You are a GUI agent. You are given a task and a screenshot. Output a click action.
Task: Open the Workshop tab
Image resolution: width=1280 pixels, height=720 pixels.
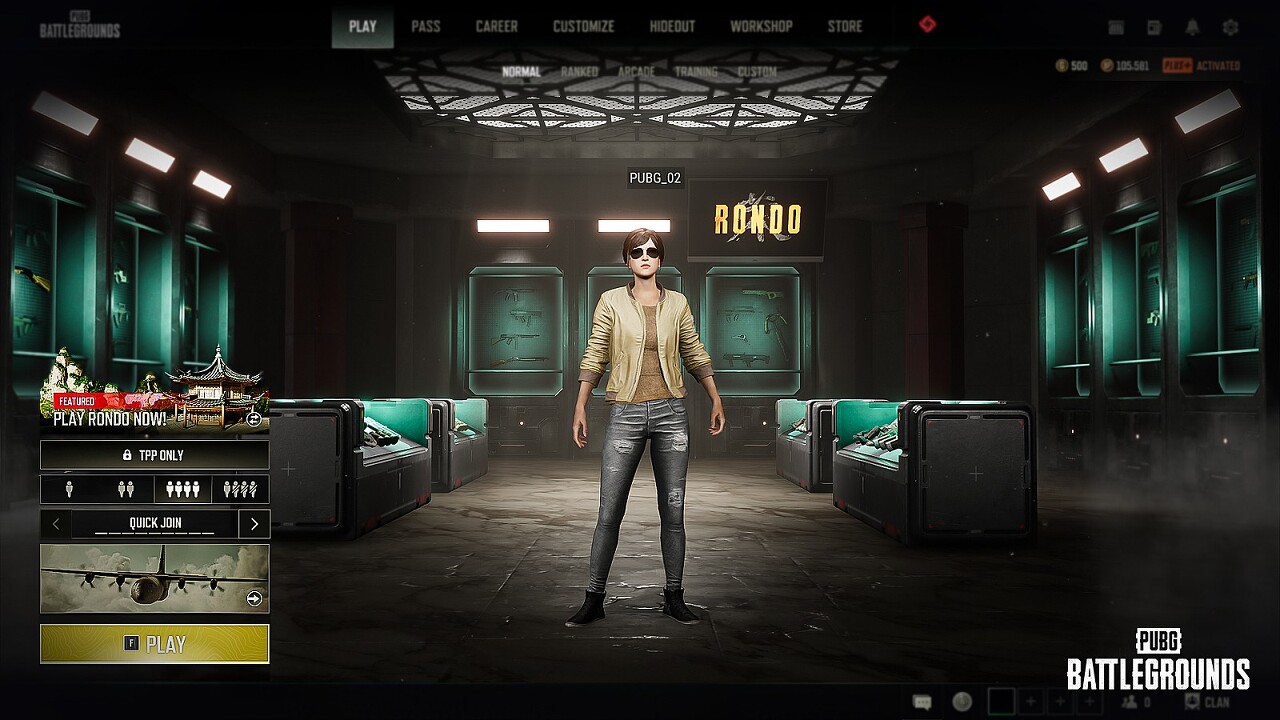click(761, 26)
